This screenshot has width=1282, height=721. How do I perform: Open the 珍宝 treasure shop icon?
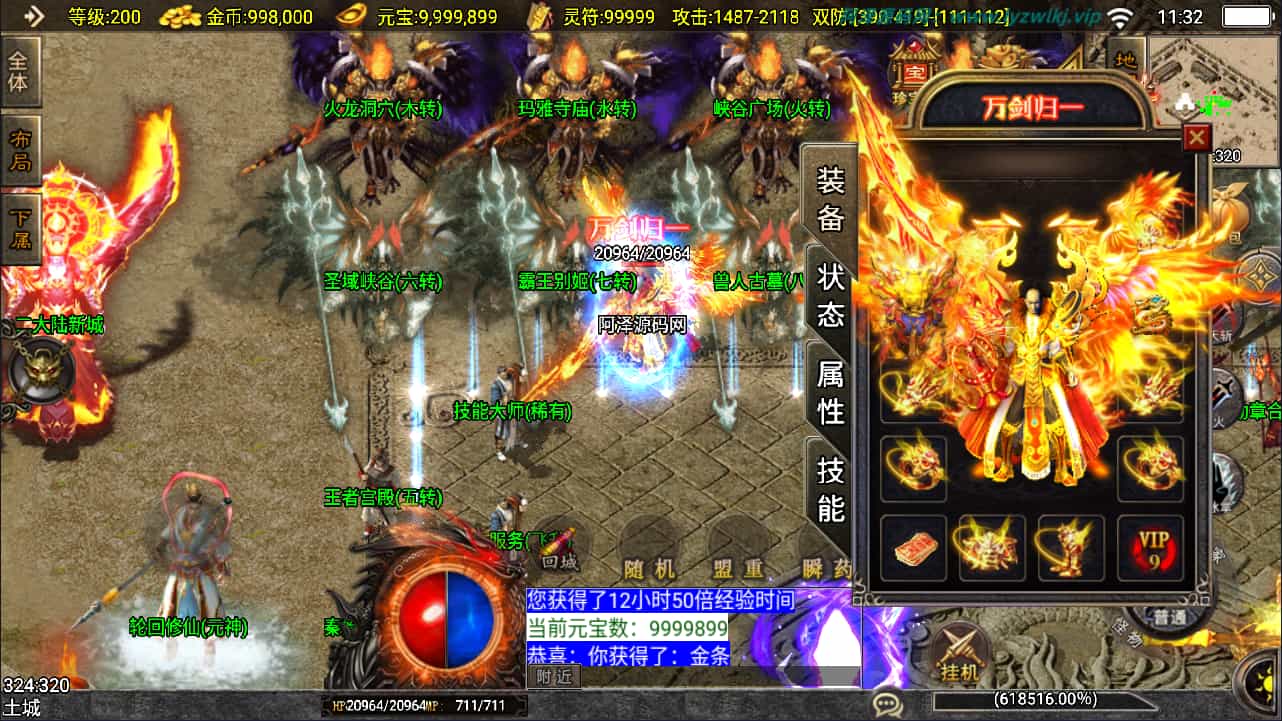point(914,72)
